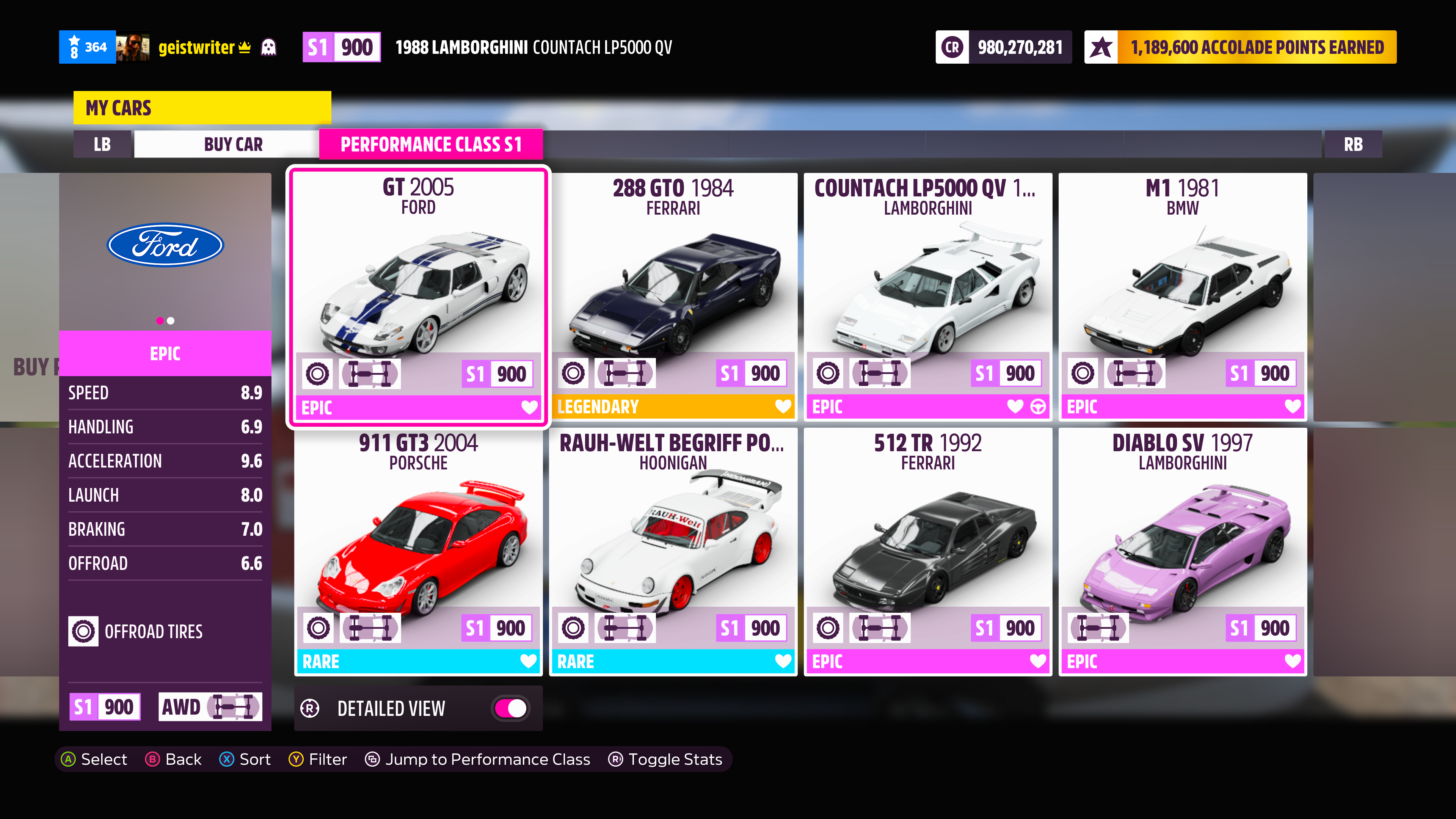Open the geistwriter player profile badge
The width and height of the screenshot is (1456, 819).
point(196,47)
